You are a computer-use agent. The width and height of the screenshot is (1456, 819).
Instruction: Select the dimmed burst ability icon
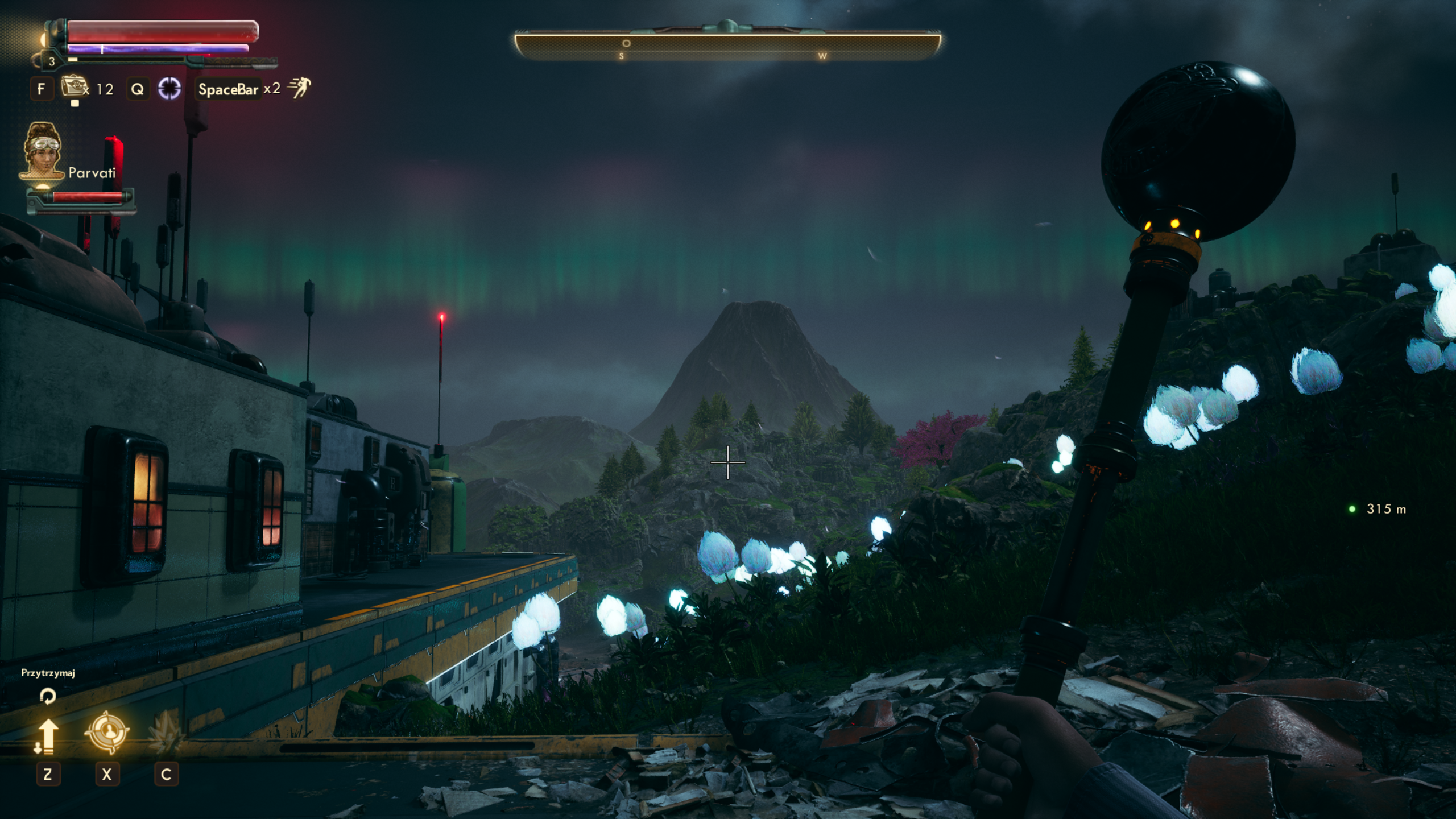pos(166,734)
